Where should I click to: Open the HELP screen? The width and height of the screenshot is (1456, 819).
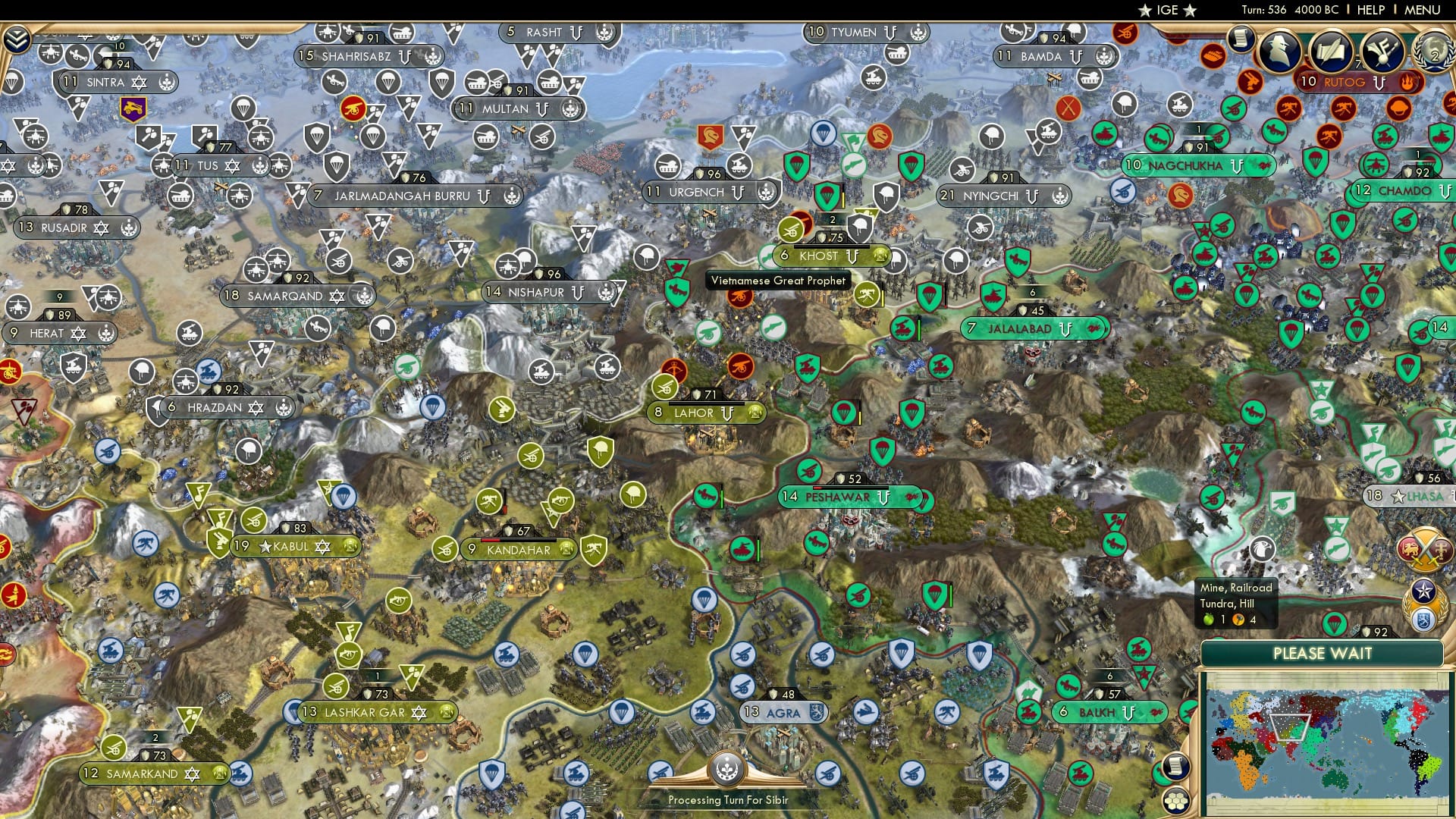(1370, 10)
